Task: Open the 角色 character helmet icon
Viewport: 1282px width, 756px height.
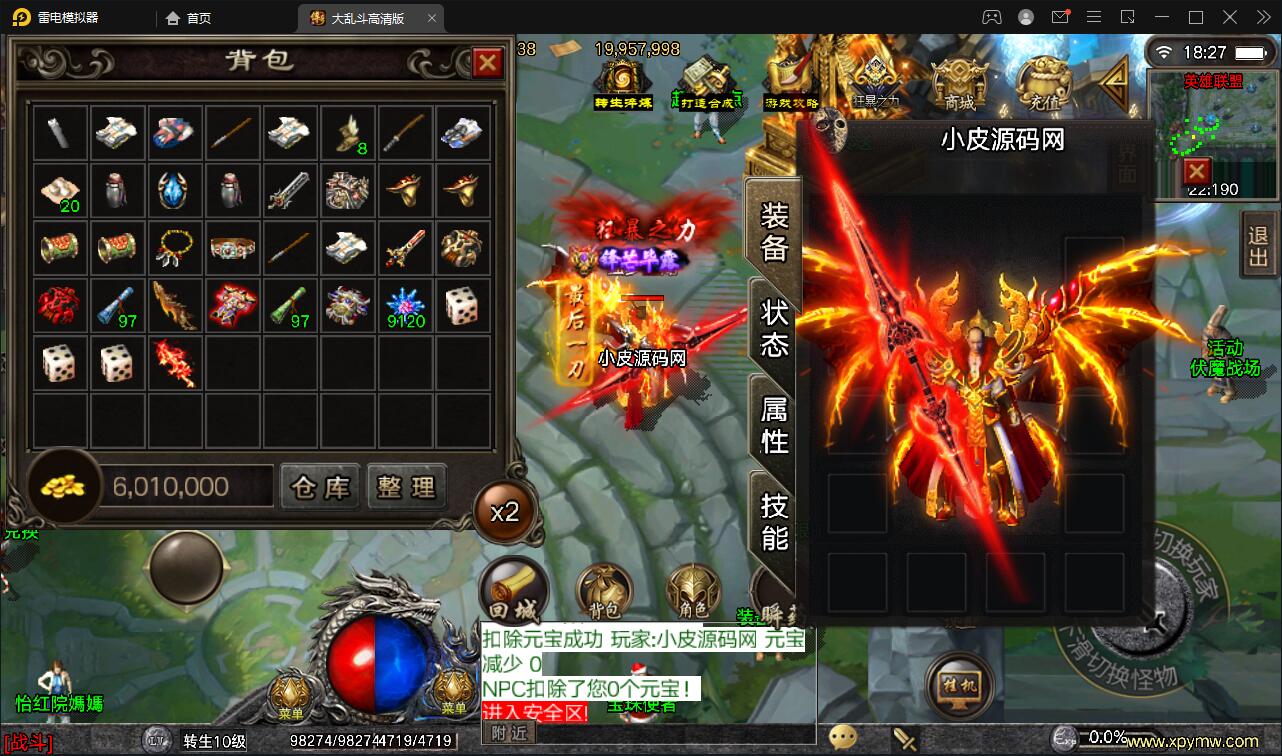Action: coord(690,590)
